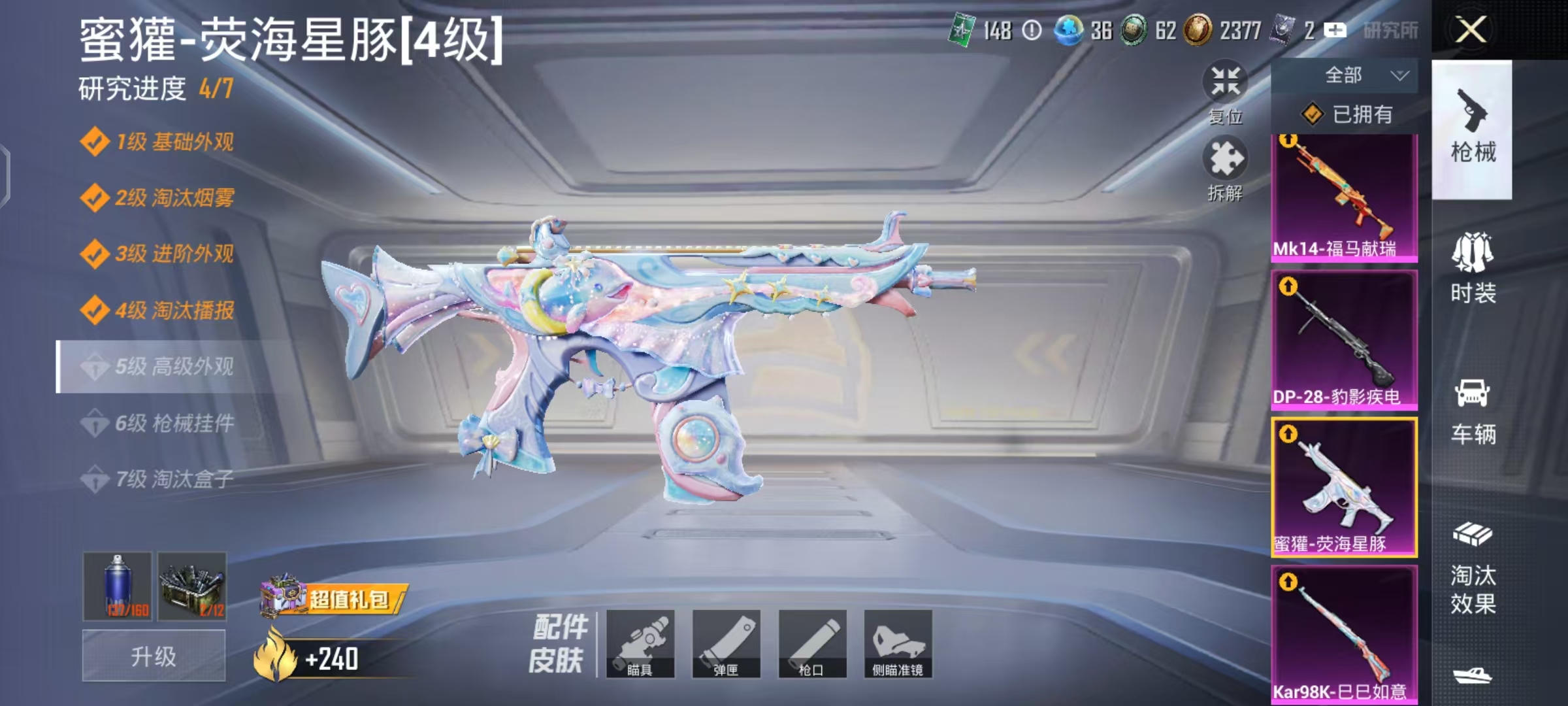Select the 枪口 muzzle accessory skin icon
Screen dimensions: 1568x706
coord(813,644)
